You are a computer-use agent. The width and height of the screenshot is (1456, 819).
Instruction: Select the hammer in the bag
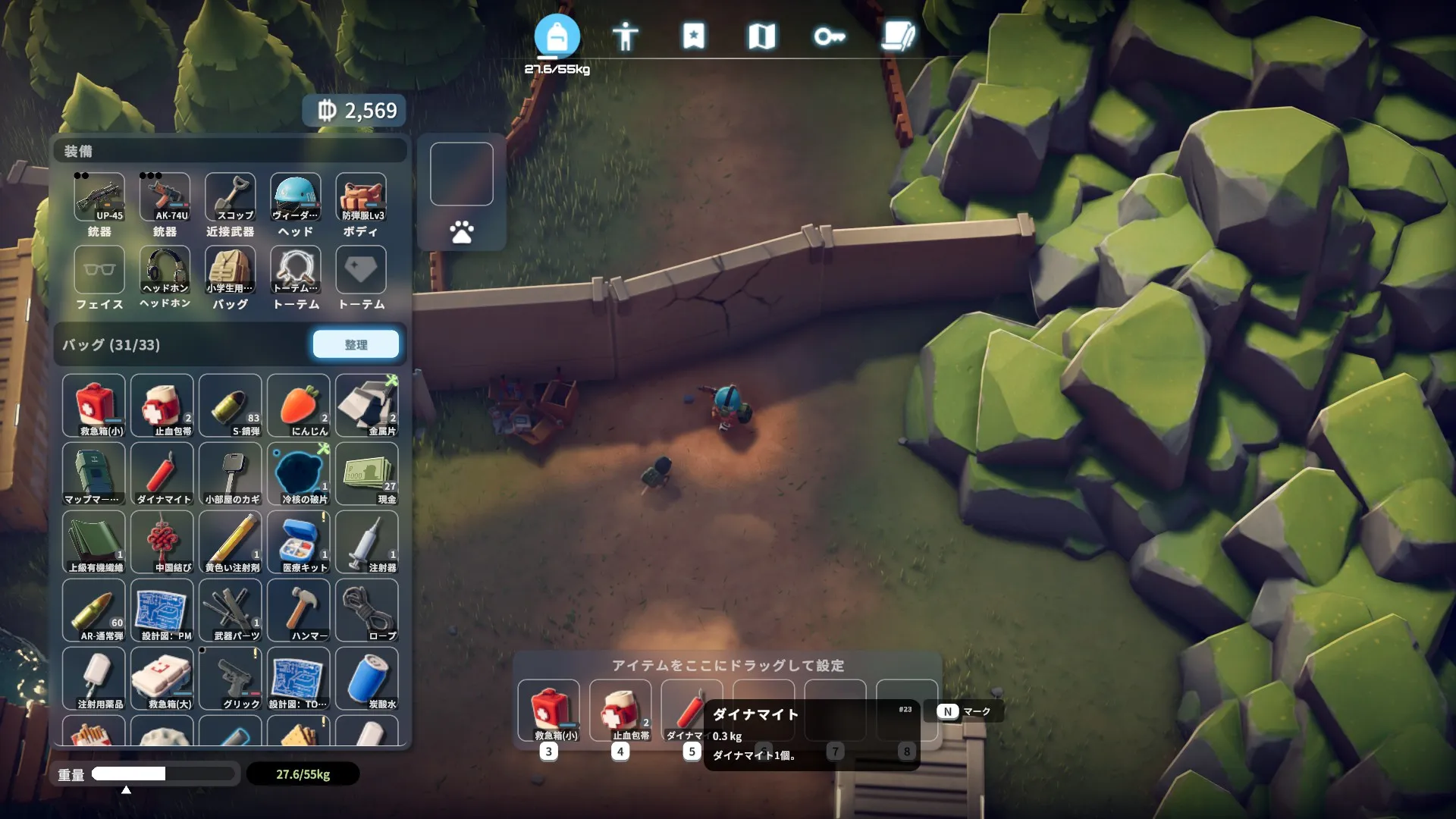[299, 610]
